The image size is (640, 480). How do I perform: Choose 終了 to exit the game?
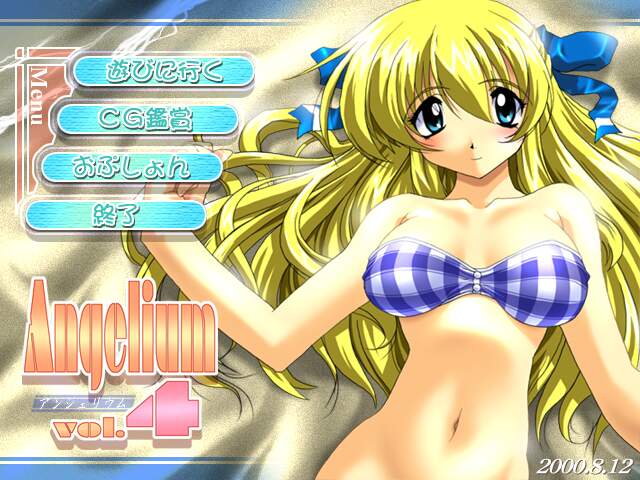[113, 214]
